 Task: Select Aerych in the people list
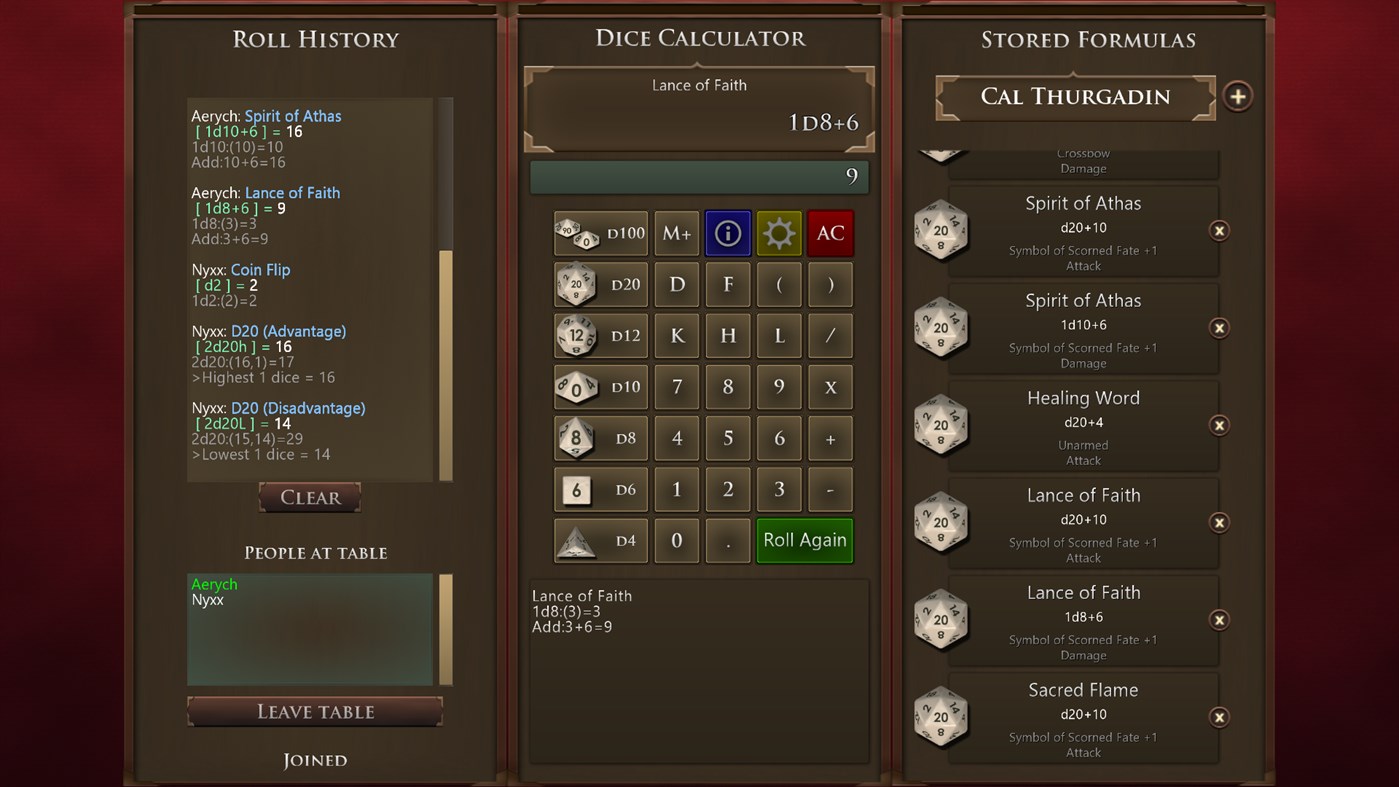point(214,584)
